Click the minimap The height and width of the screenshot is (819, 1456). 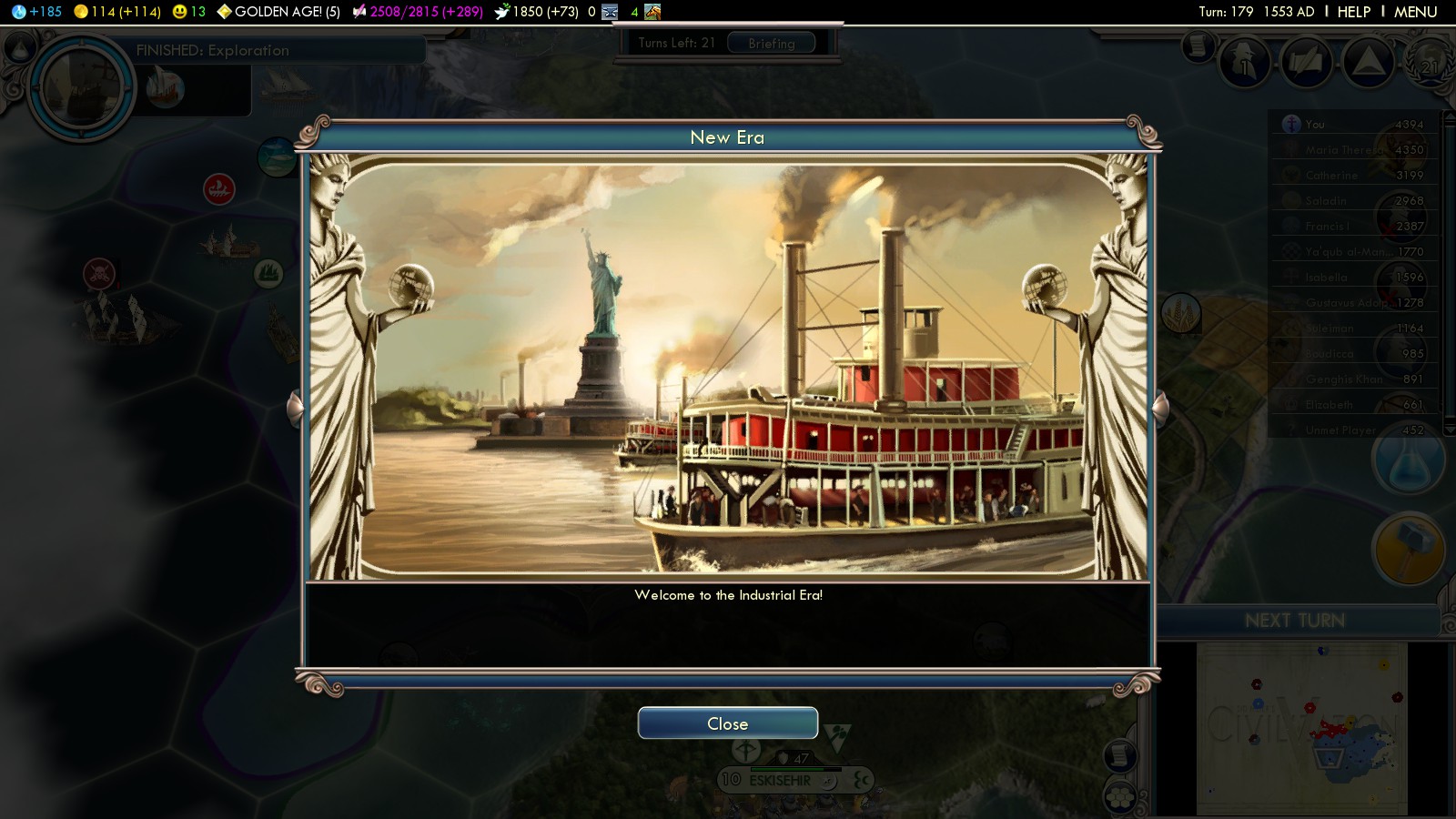1301,728
